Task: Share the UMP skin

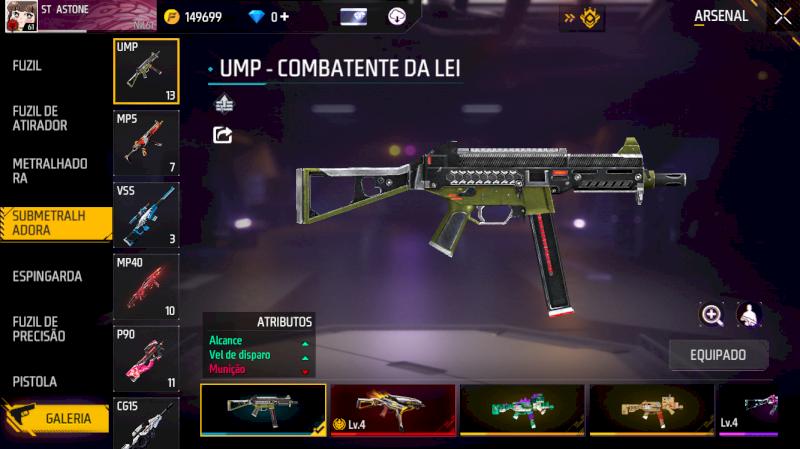Action: click(223, 134)
